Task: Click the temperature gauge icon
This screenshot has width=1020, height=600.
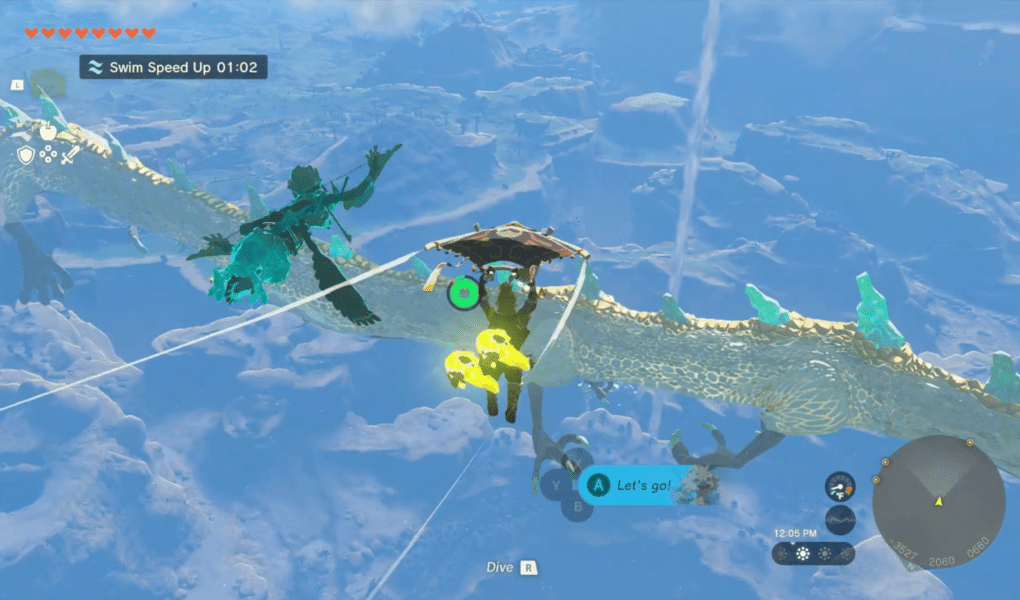Action: click(x=840, y=486)
